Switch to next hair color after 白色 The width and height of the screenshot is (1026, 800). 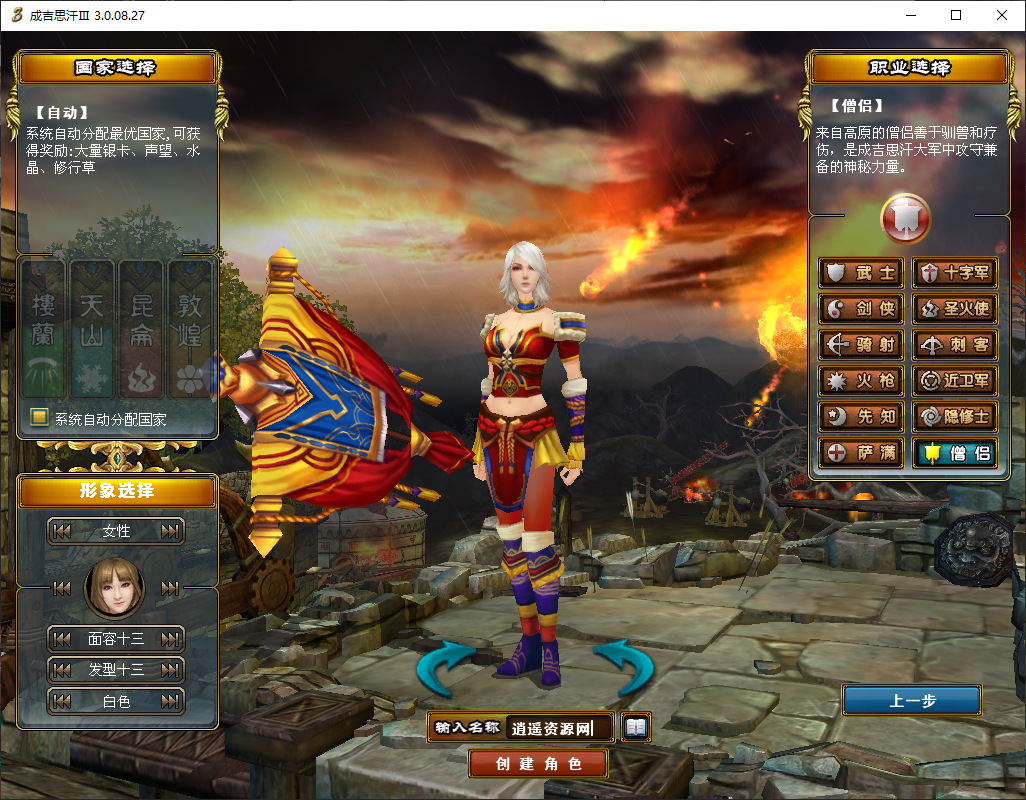[x=171, y=701]
